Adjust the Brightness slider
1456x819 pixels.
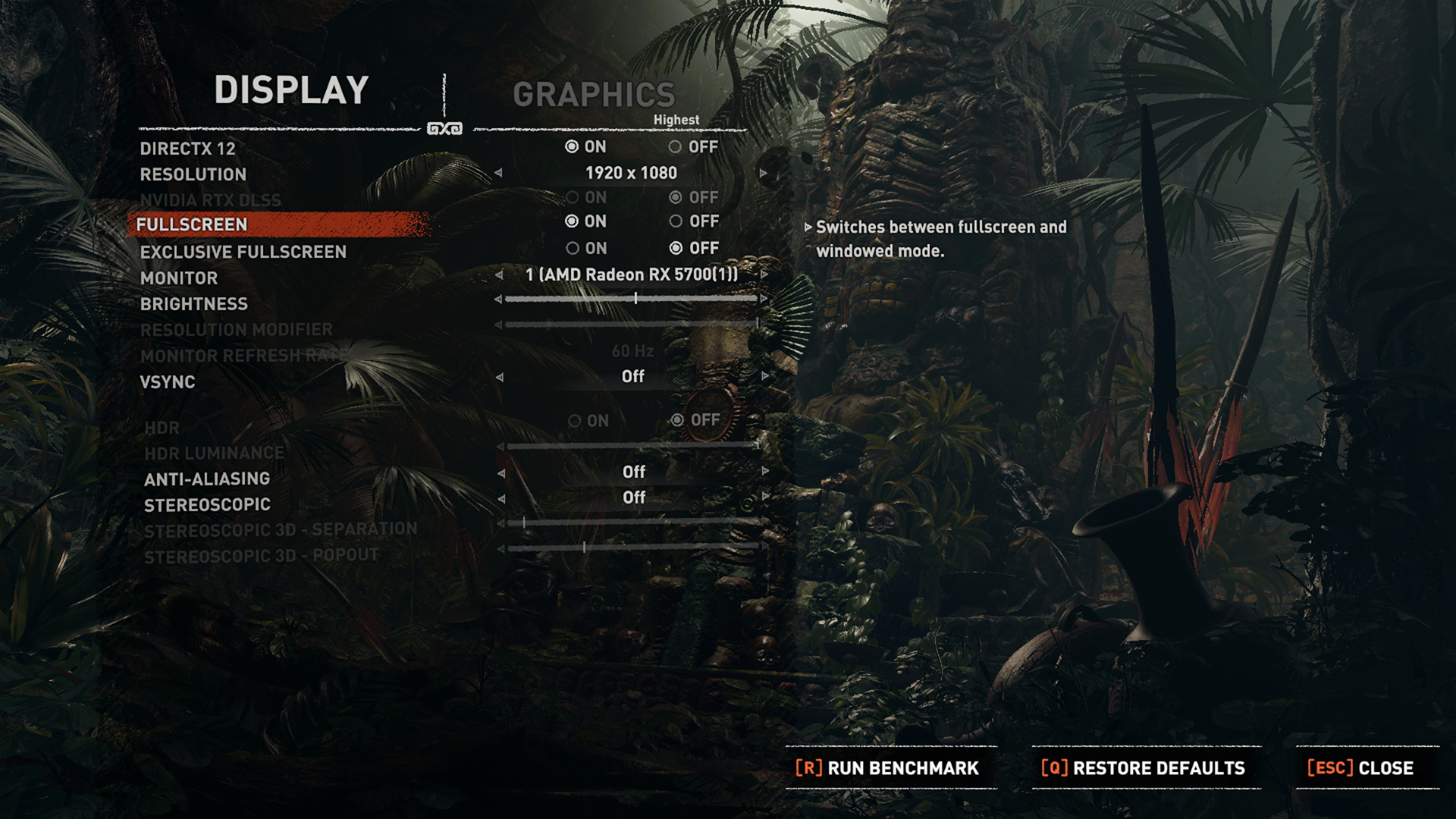point(635,300)
